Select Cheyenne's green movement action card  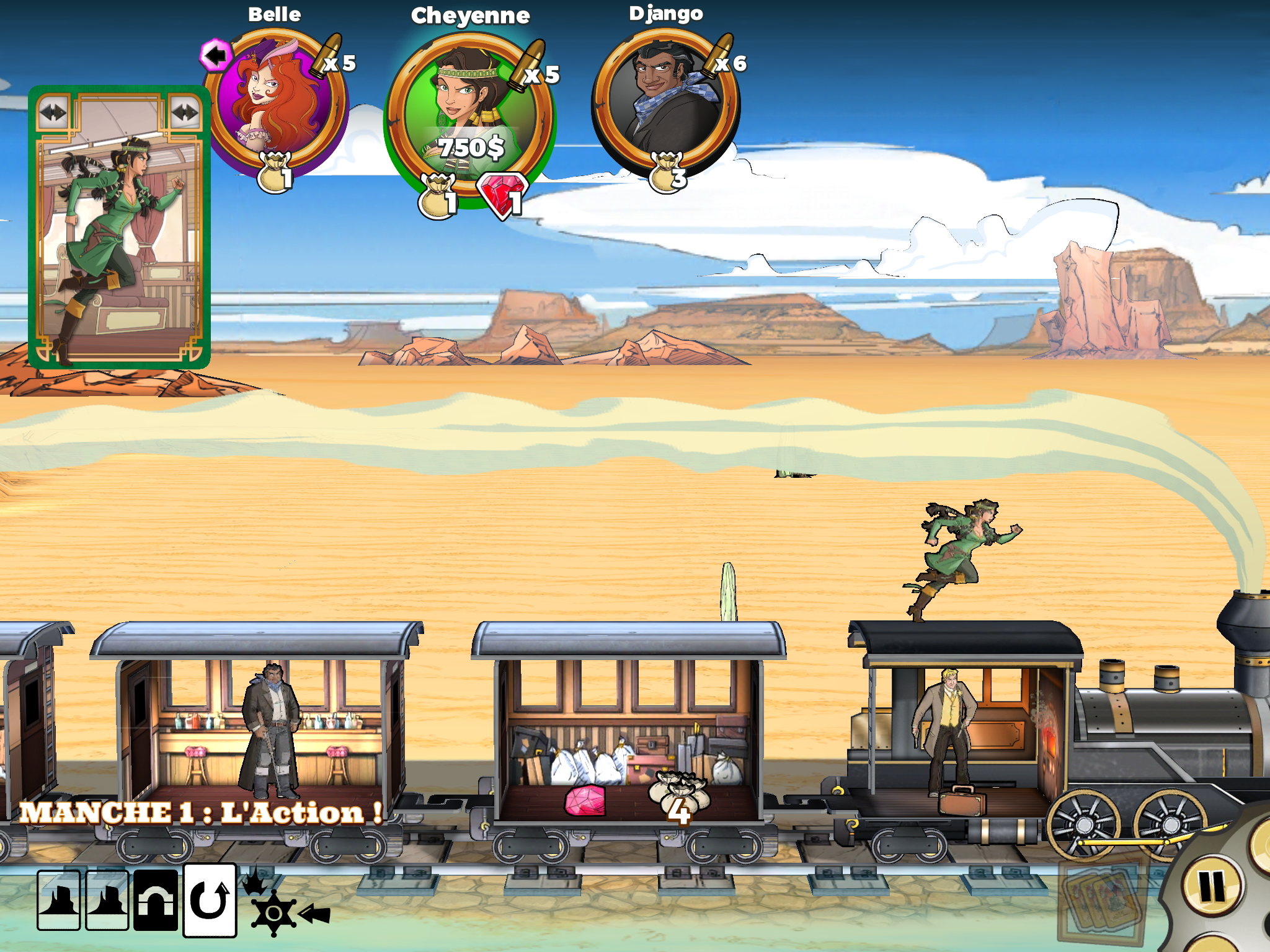[x=119, y=227]
